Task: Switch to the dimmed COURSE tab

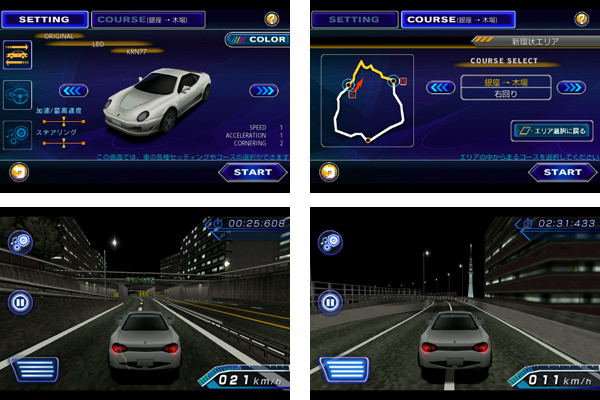Action: 148,19
